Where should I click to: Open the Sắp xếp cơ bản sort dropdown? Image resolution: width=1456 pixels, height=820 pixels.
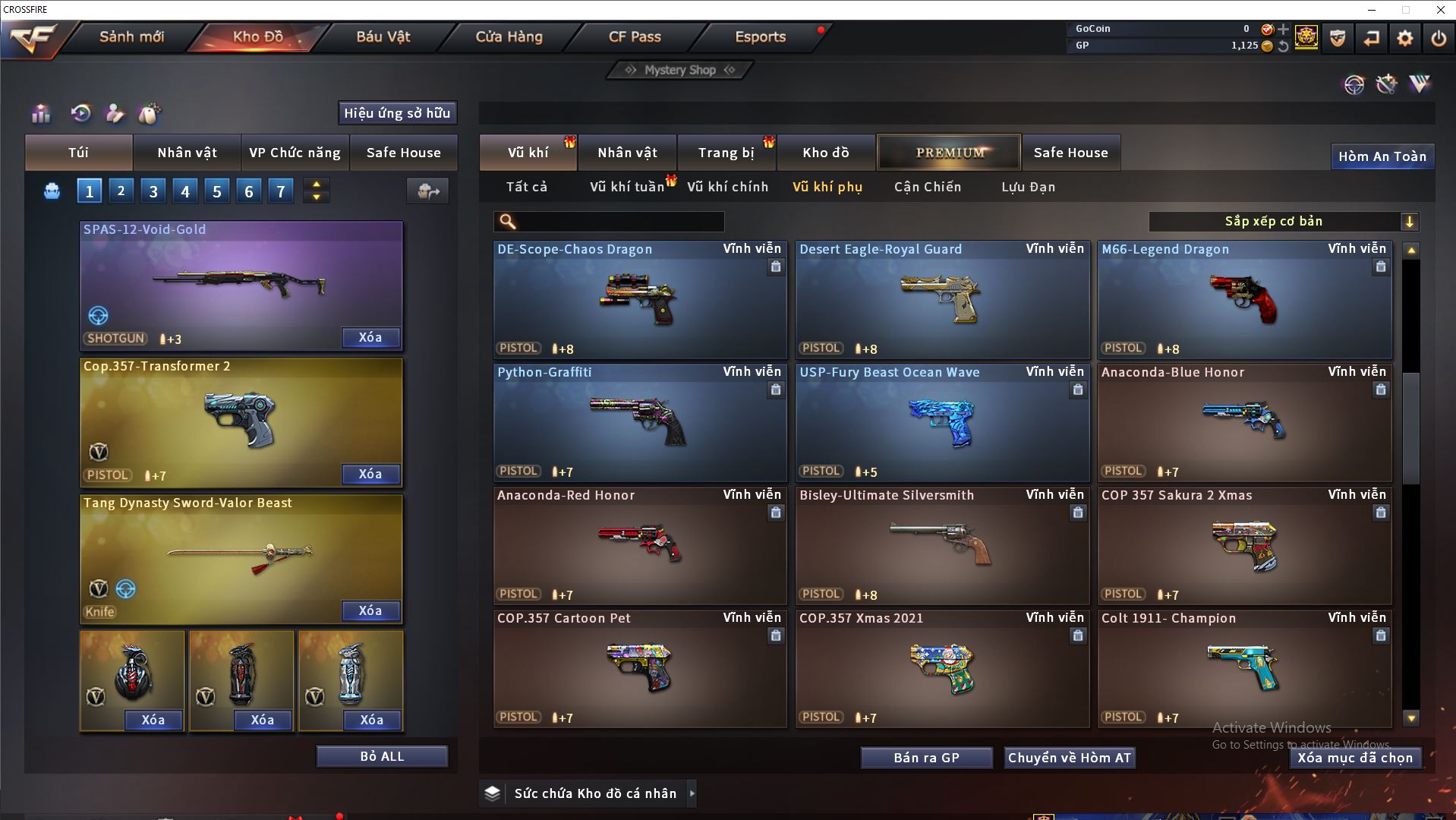pyautogui.click(x=1283, y=222)
